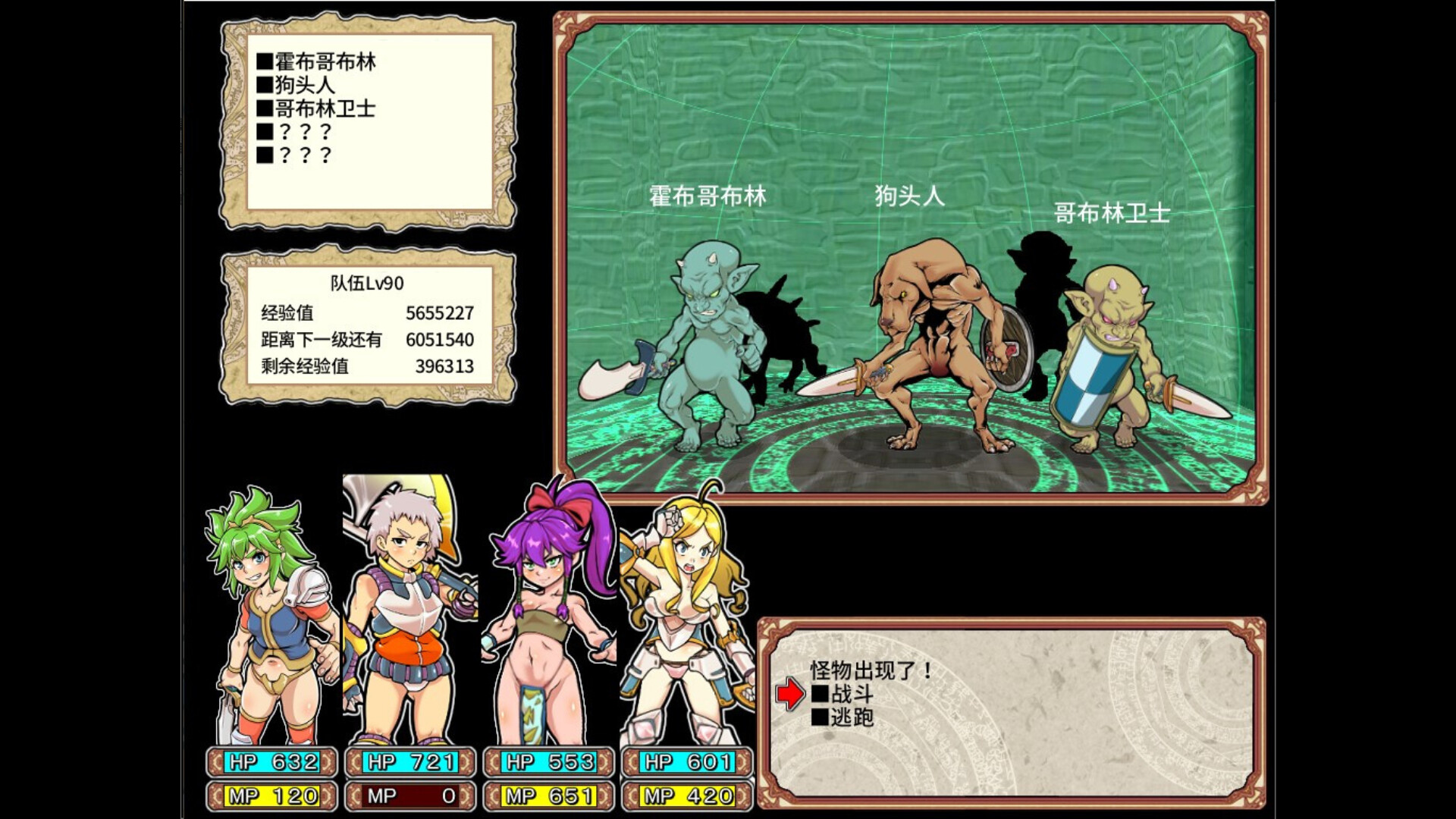The width and height of the screenshot is (1456, 819).
Task: Choose 战斗 to start fighting
Action: coord(844,692)
